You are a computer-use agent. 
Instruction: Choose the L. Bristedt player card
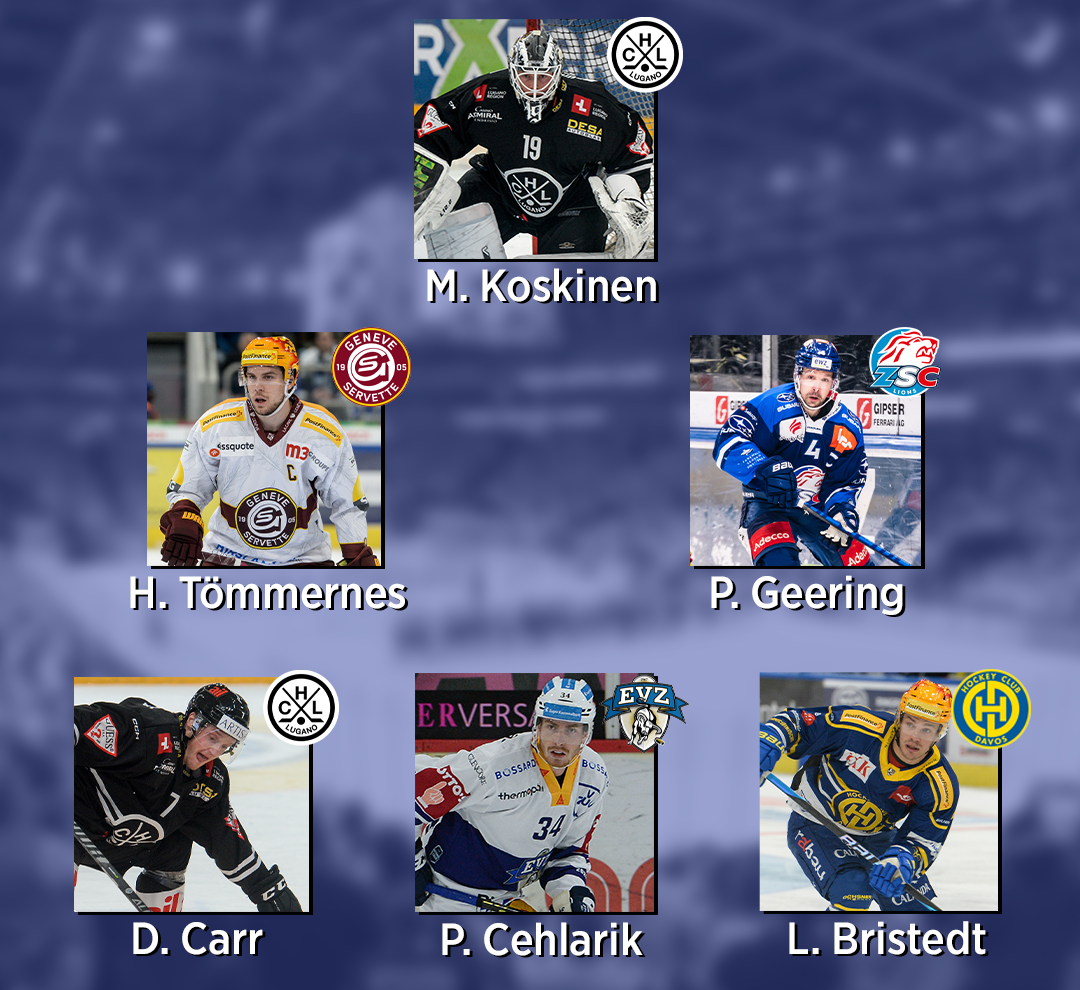(878, 793)
